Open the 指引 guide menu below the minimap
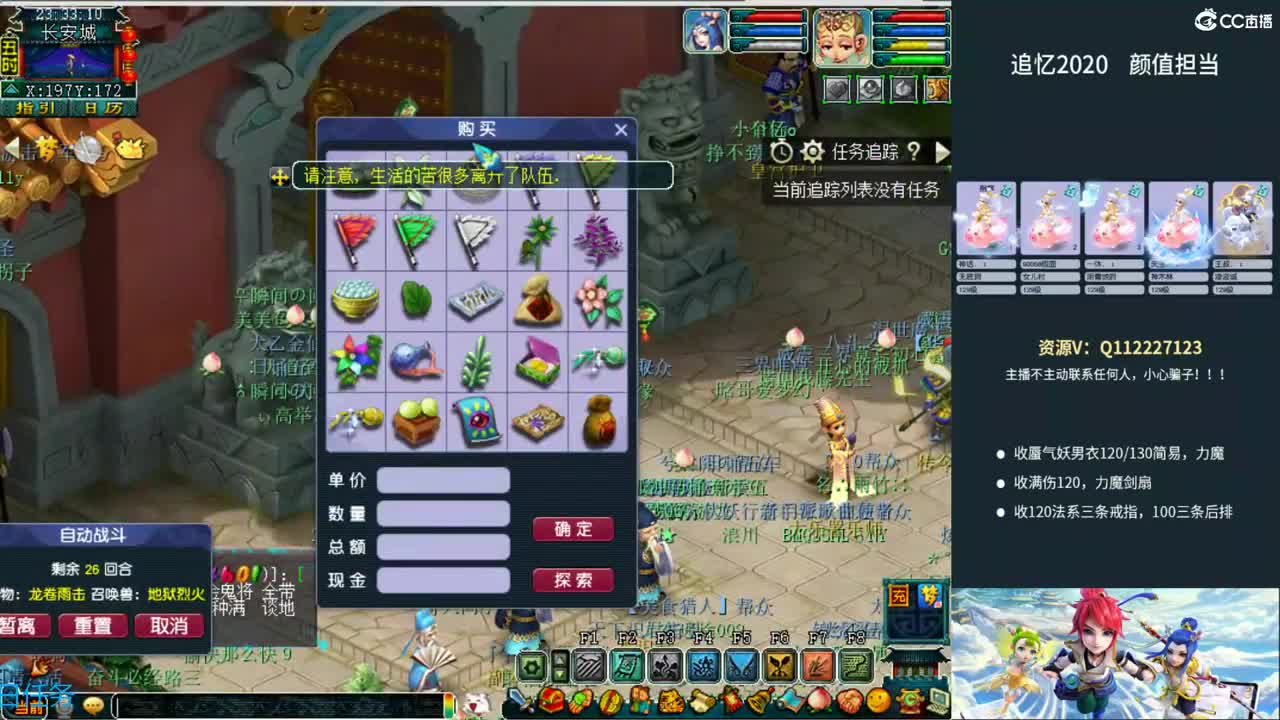This screenshot has width=1280, height=720. tap(37, 105)
